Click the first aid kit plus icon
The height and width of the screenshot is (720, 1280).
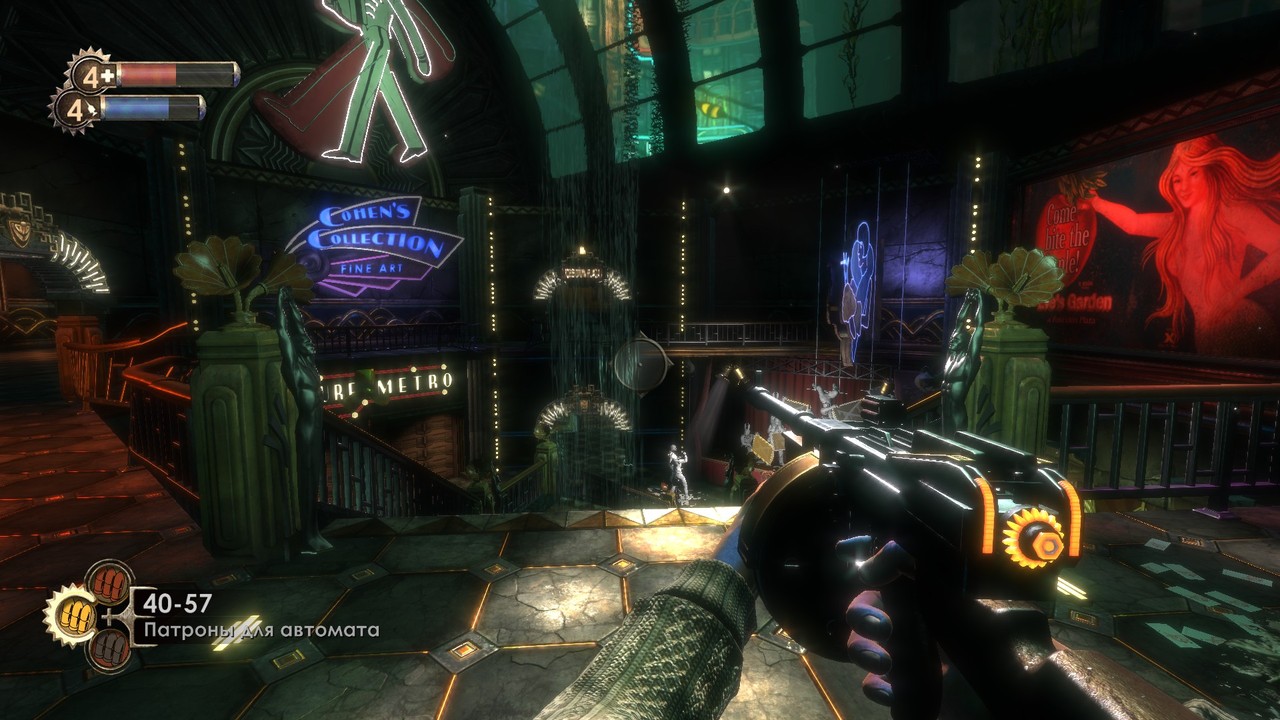(107, 76)
